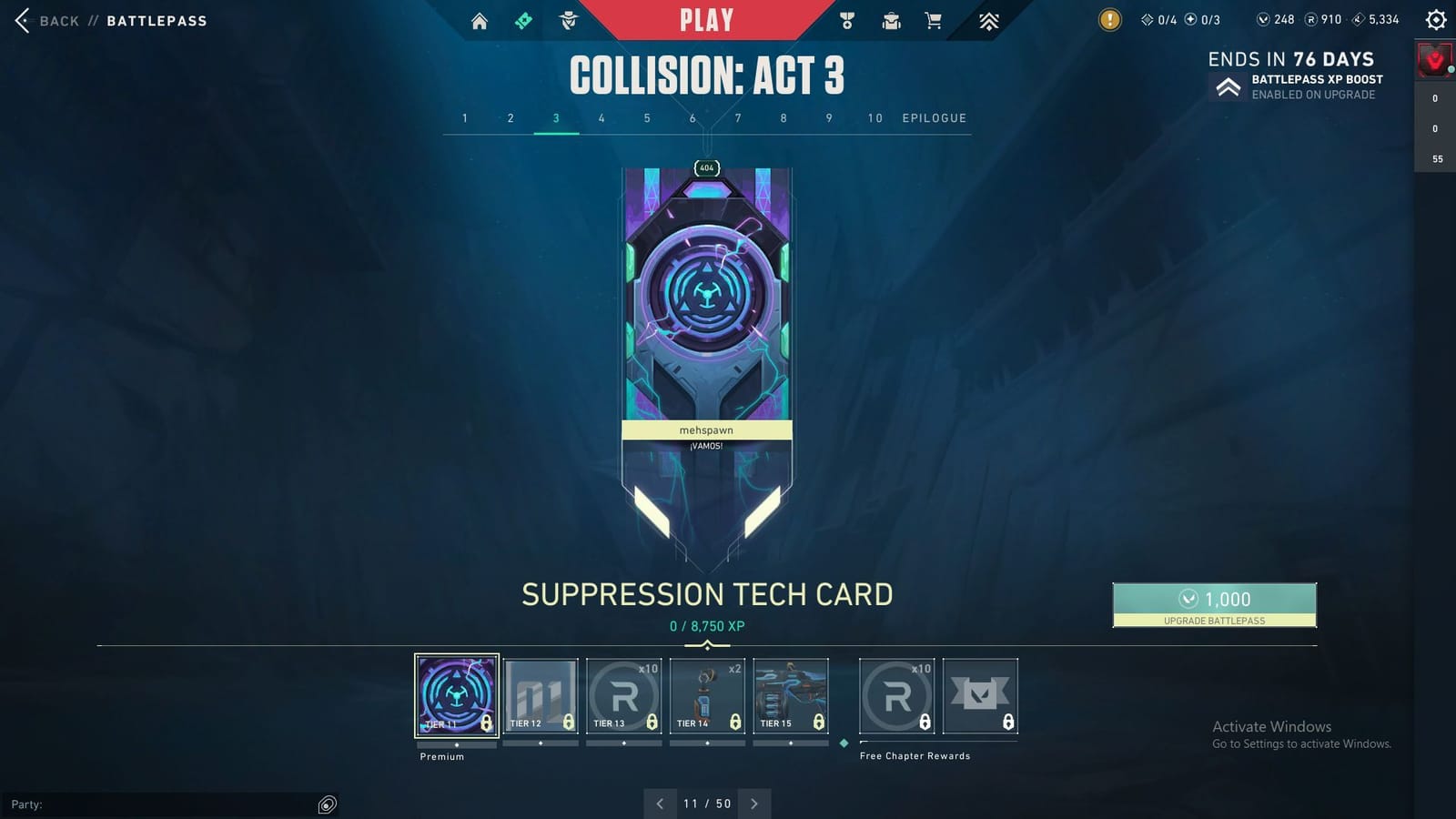Open the Epilogue chapter tab
Screen dimensions: 1456x819
(x=934, y=118)
